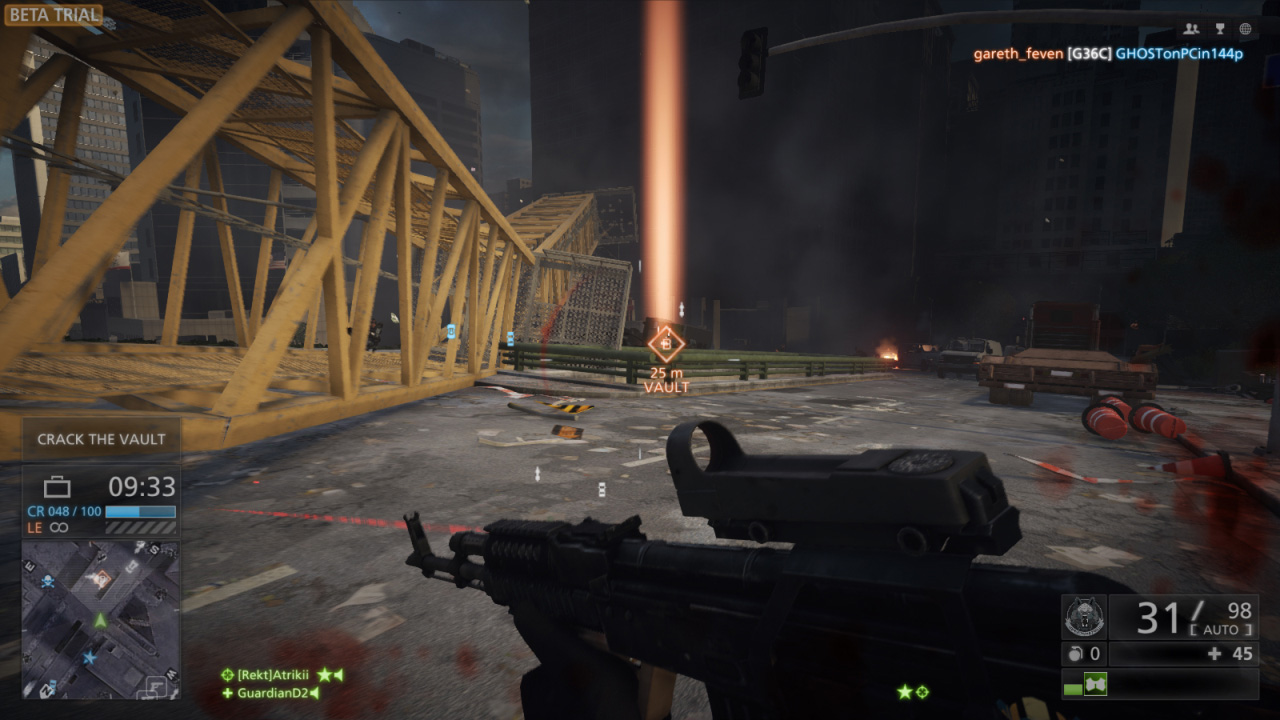The image size is (1280, 720).
Task: Choose the grenade slot
Action: coord(1082,654)
